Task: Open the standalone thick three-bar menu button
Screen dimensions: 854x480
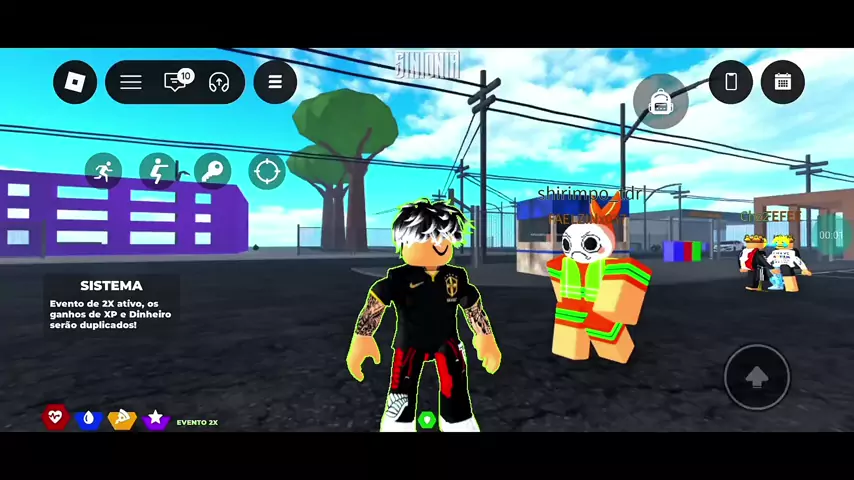Action: pos(275,82)
